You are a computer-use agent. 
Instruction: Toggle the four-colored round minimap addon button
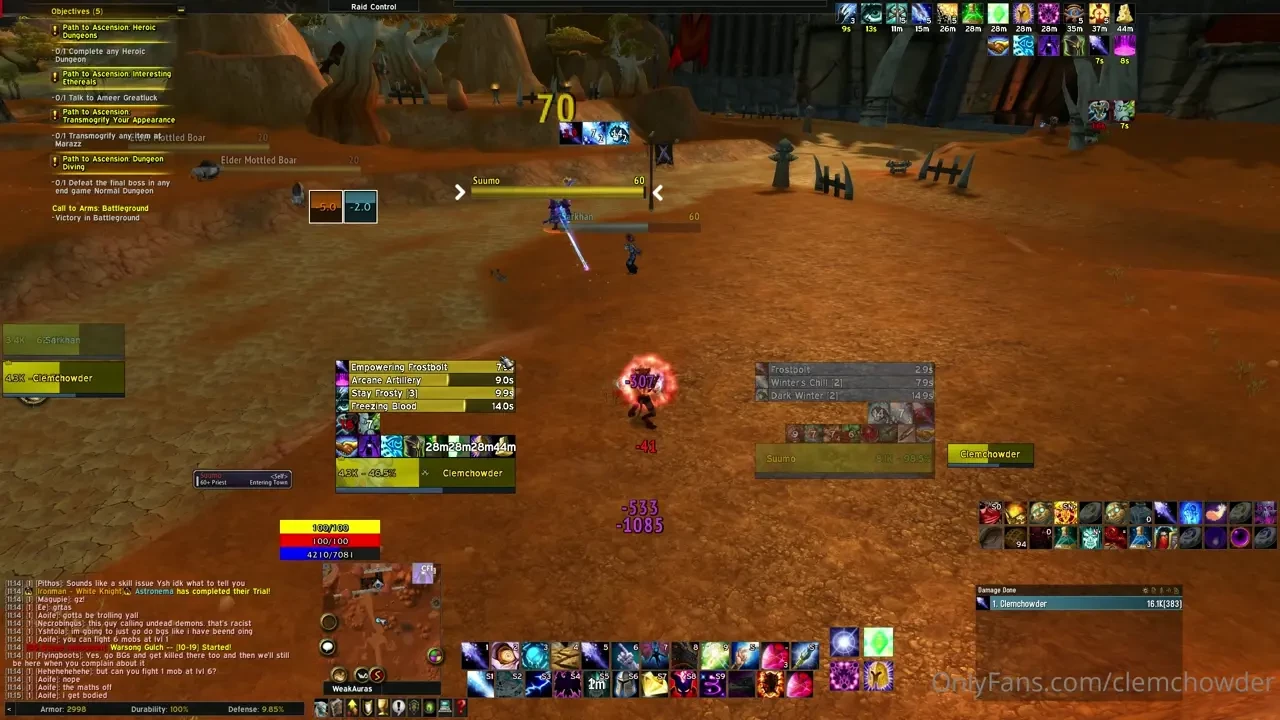[x=436, y=656]
